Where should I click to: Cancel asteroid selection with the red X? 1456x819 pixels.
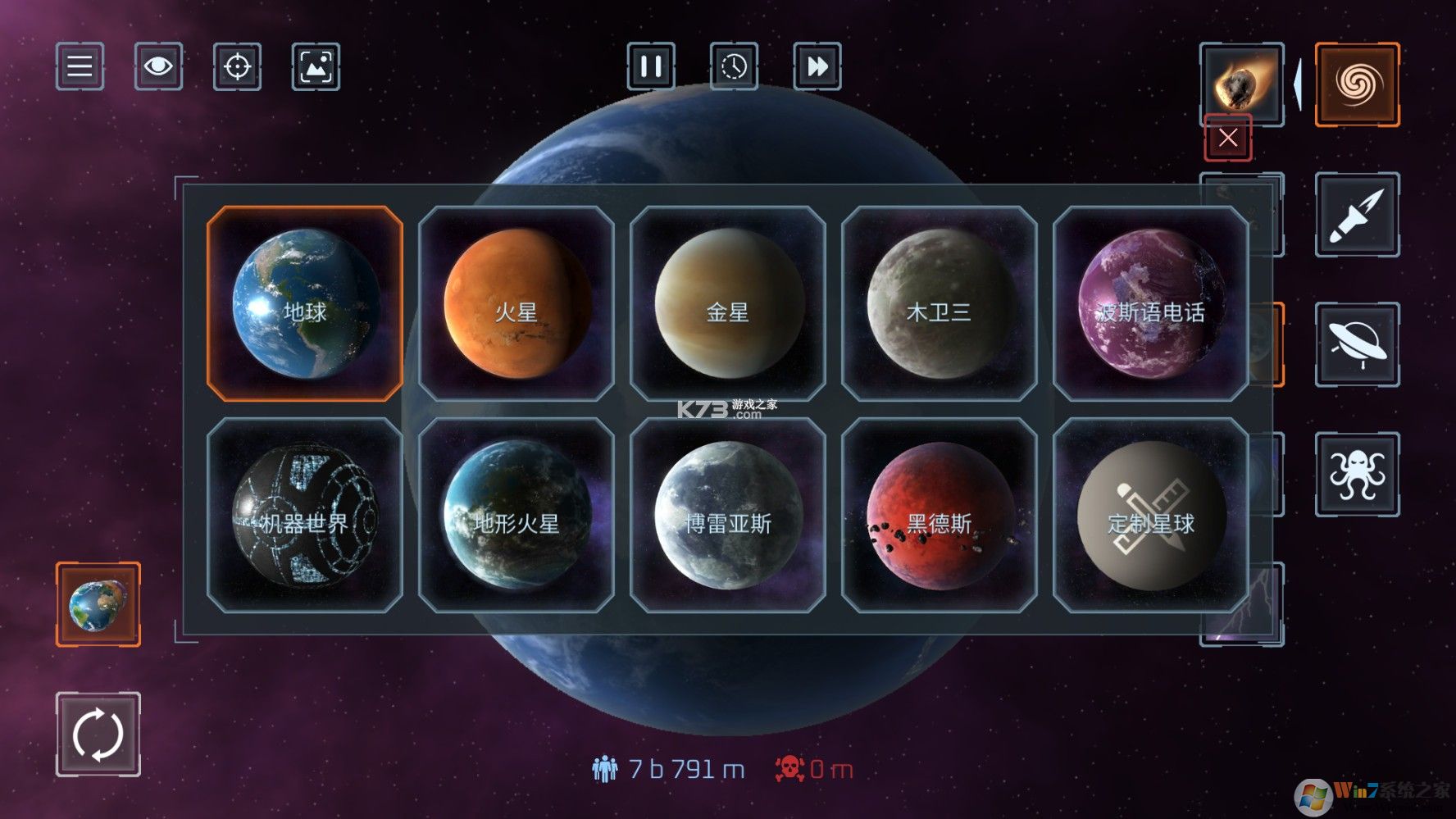click(1227, 139)
